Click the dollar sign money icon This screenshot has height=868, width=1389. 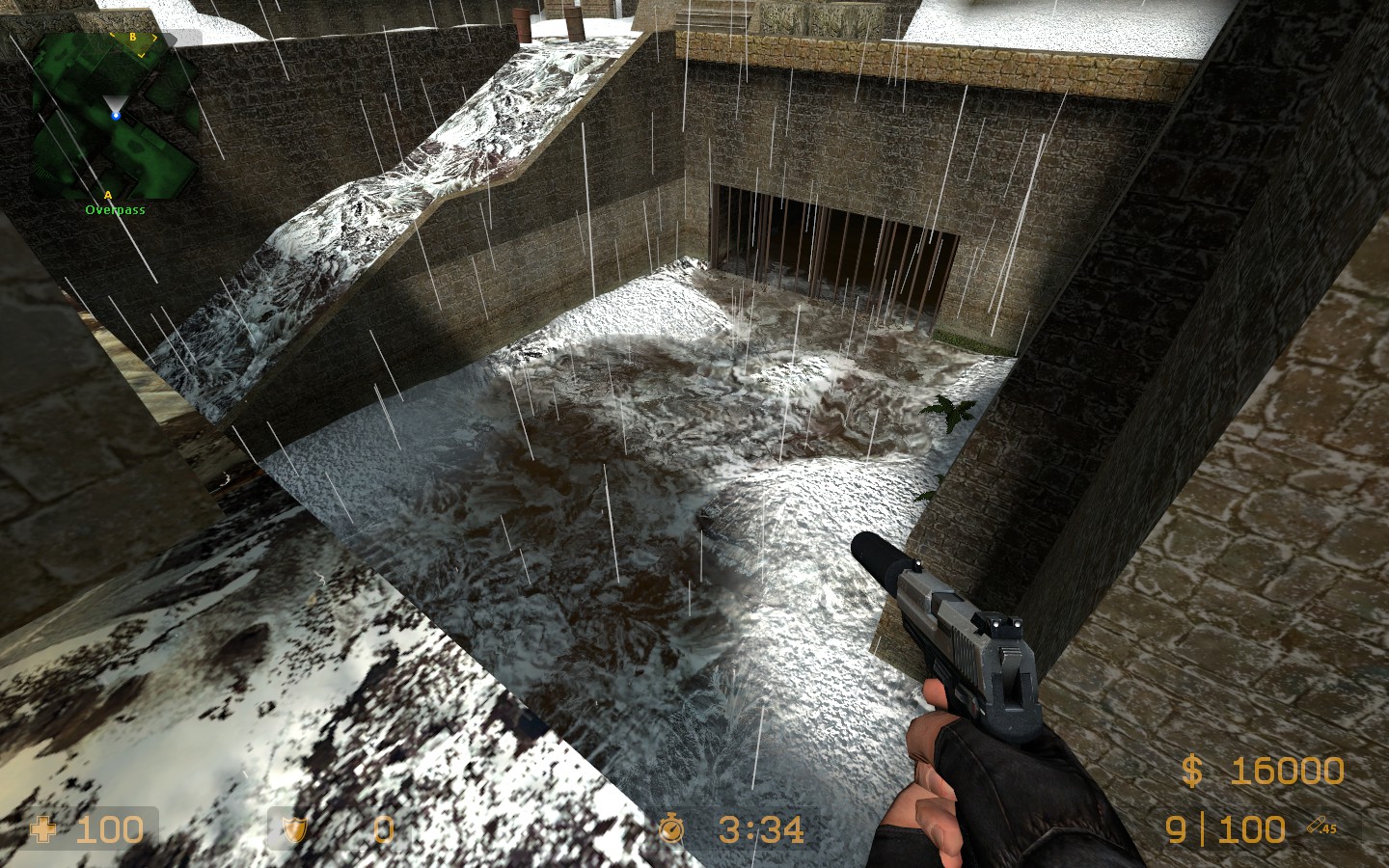1193,770
